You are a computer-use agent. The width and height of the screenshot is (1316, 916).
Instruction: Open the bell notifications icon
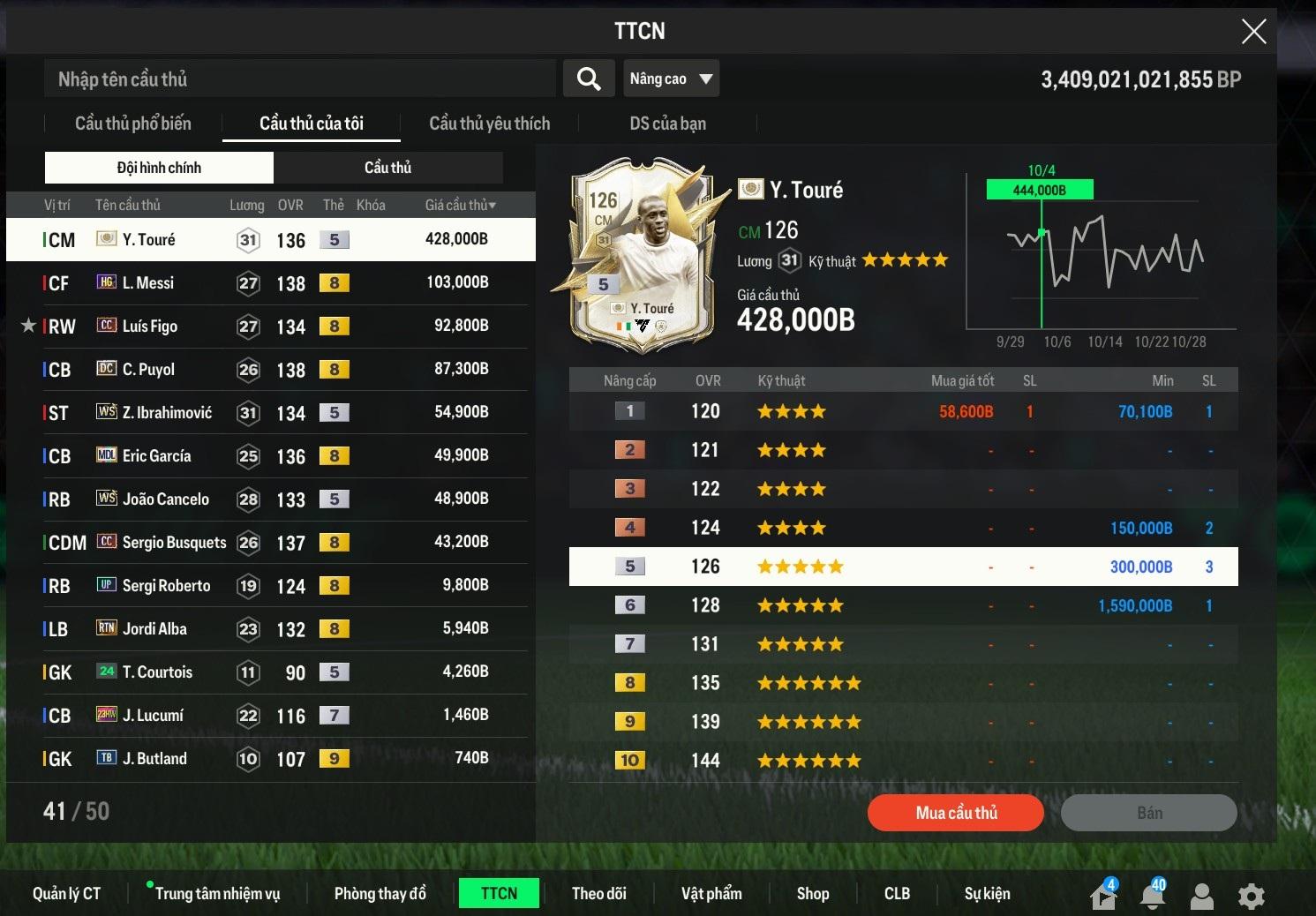[x=1152, y=895]
